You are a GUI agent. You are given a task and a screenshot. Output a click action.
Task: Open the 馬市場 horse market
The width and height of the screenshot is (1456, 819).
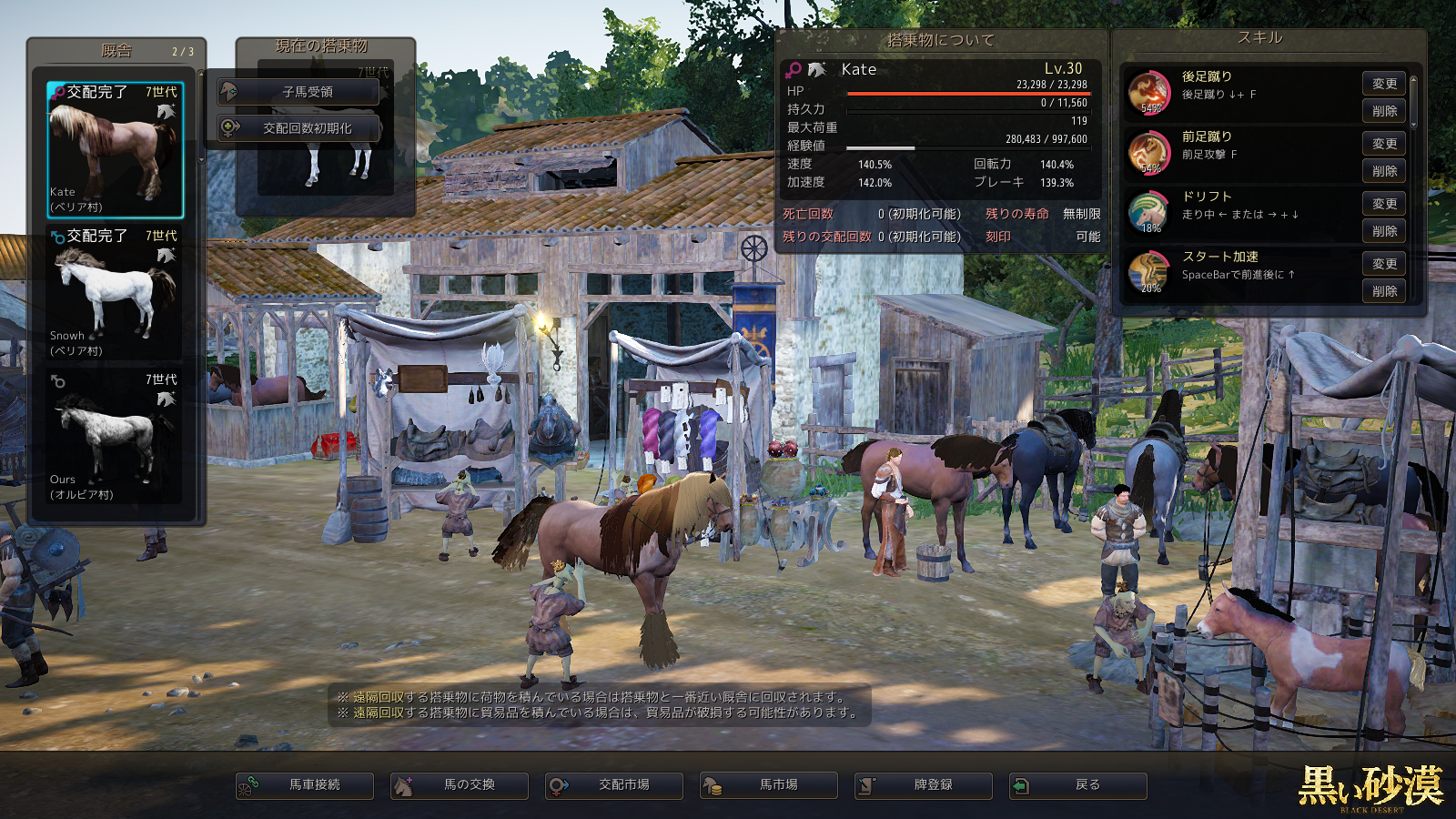click(769, 785)
